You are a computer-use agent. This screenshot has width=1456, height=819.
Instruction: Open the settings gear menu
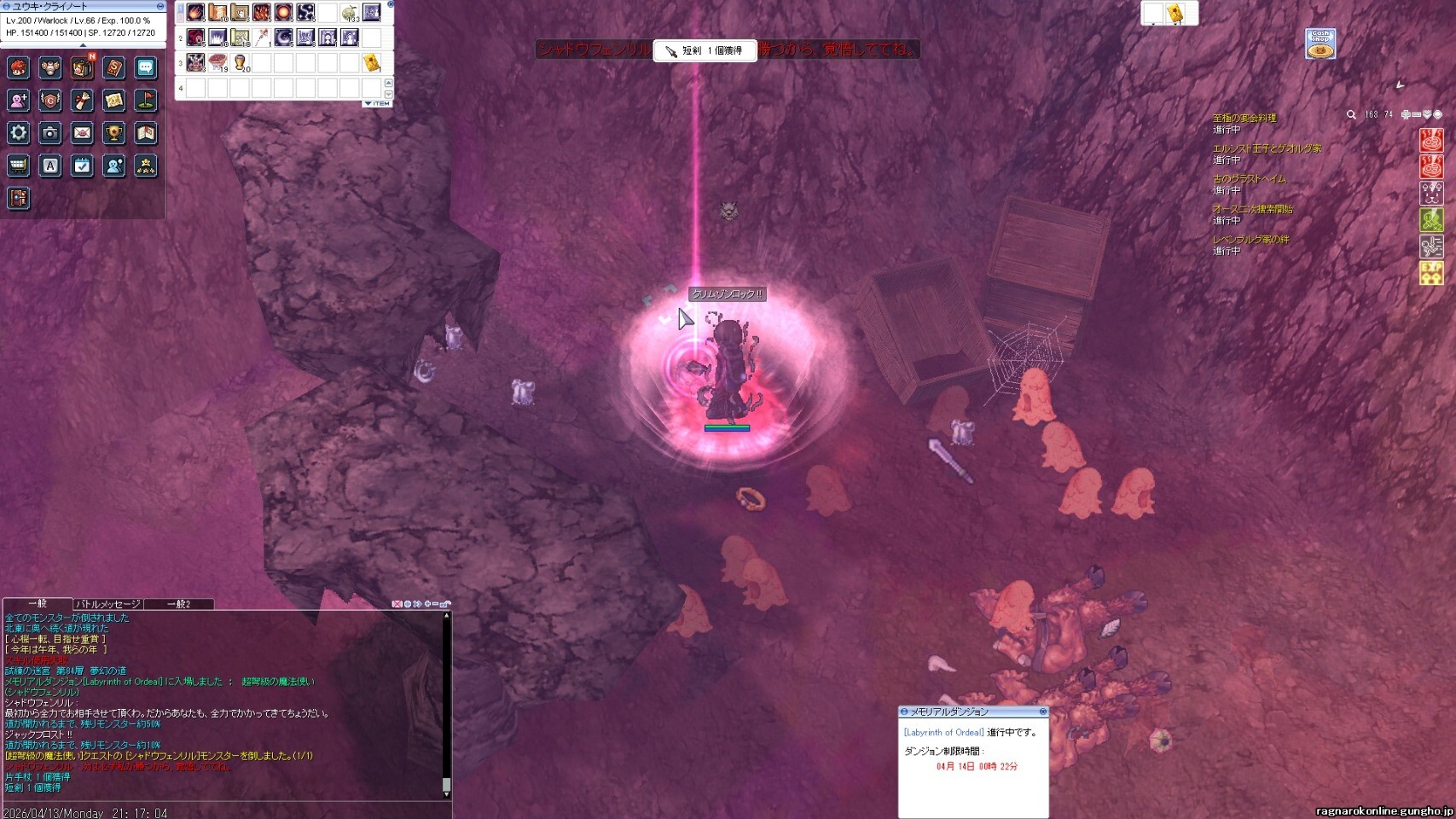coord(19,133)
